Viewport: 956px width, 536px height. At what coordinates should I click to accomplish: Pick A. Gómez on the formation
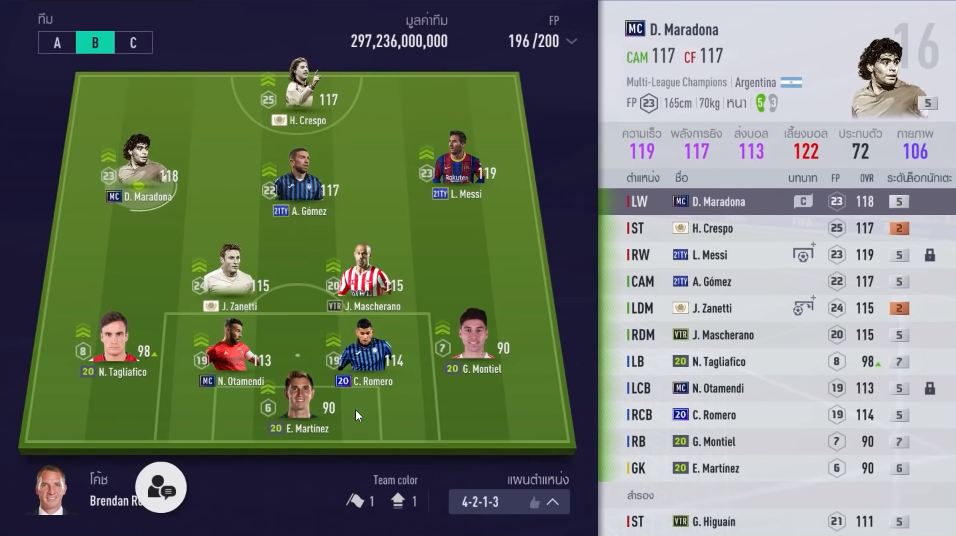[x=298, y=182]
